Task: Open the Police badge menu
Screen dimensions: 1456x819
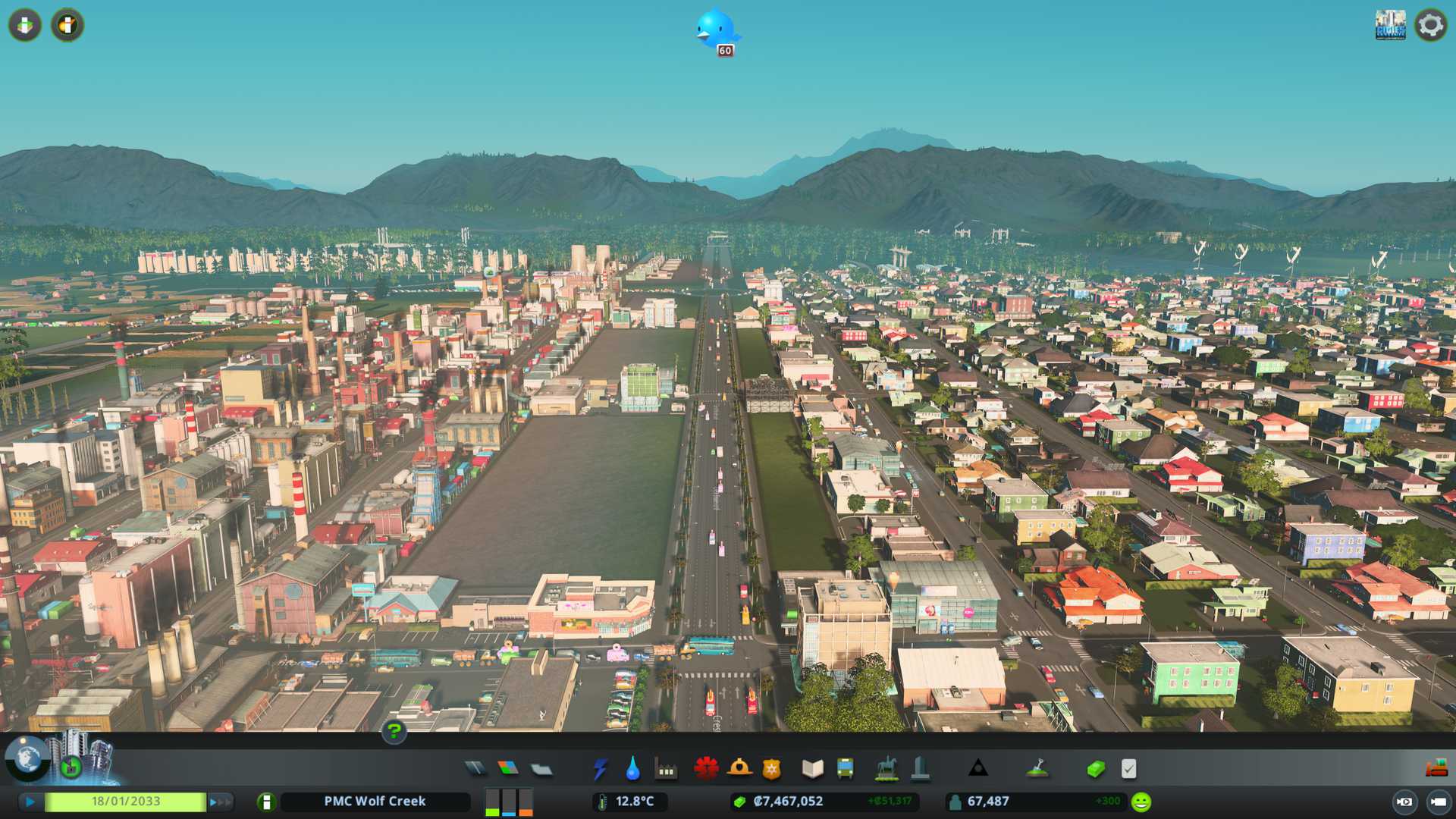Action: point(771,769)
